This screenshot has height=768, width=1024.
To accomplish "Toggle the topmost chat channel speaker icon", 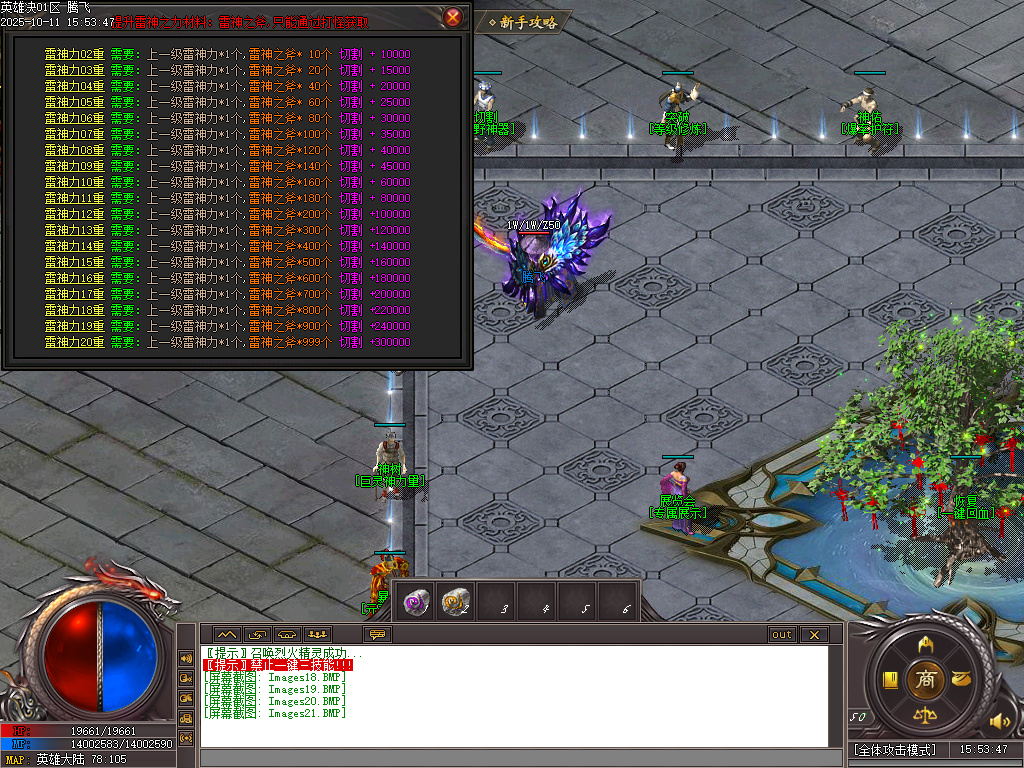I will (x=186, y=659).
